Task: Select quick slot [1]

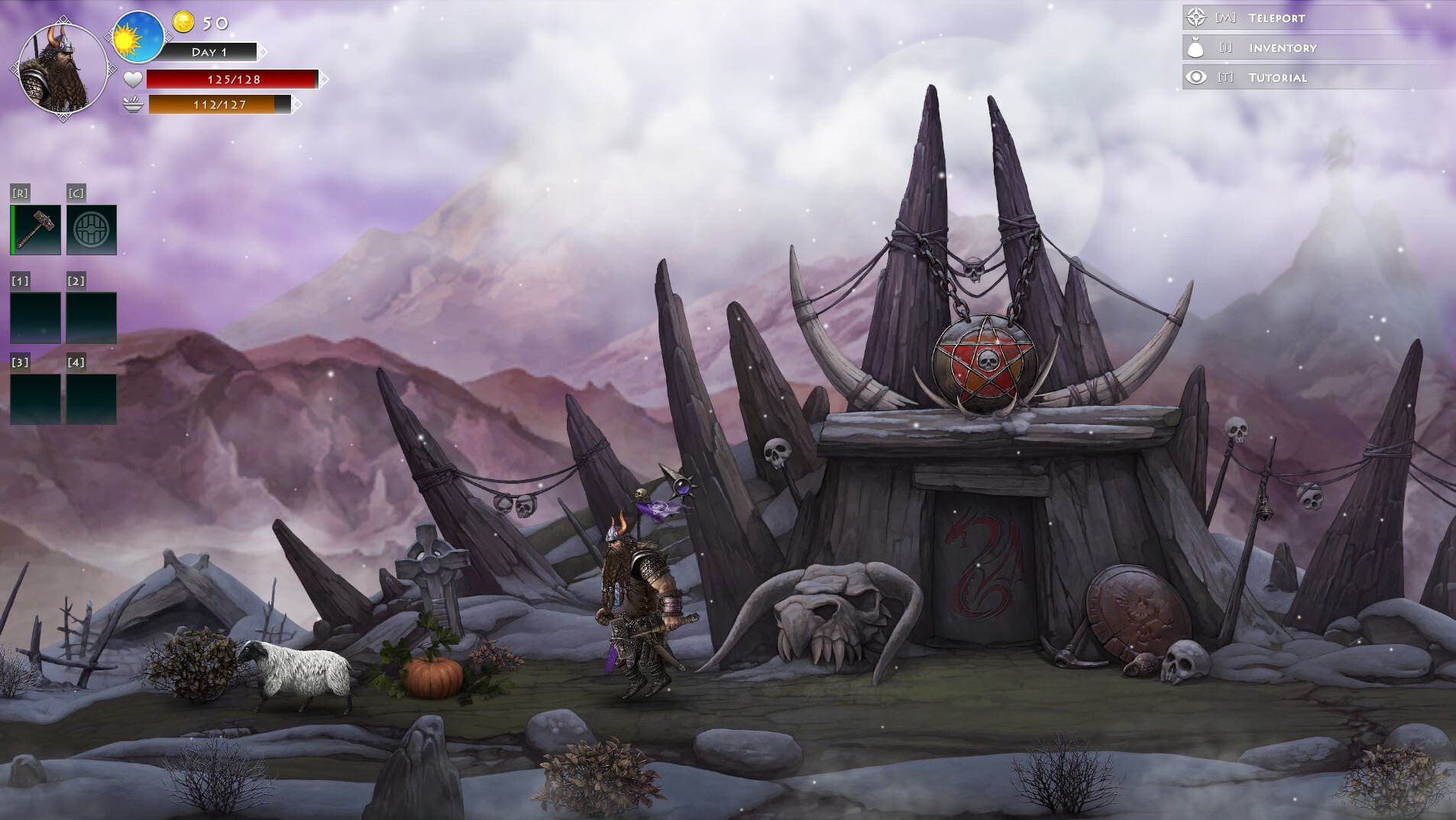Action: coord(35,316)
